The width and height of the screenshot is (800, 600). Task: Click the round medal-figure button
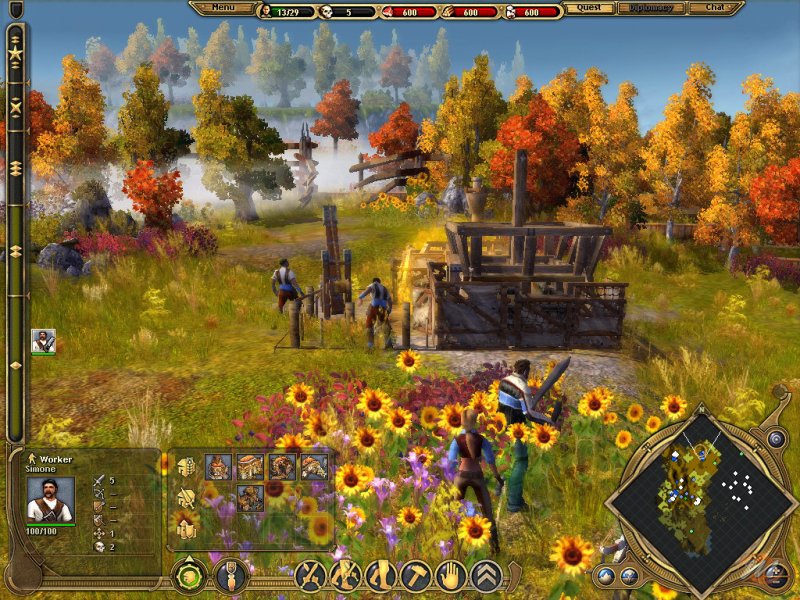coord(231,575)
